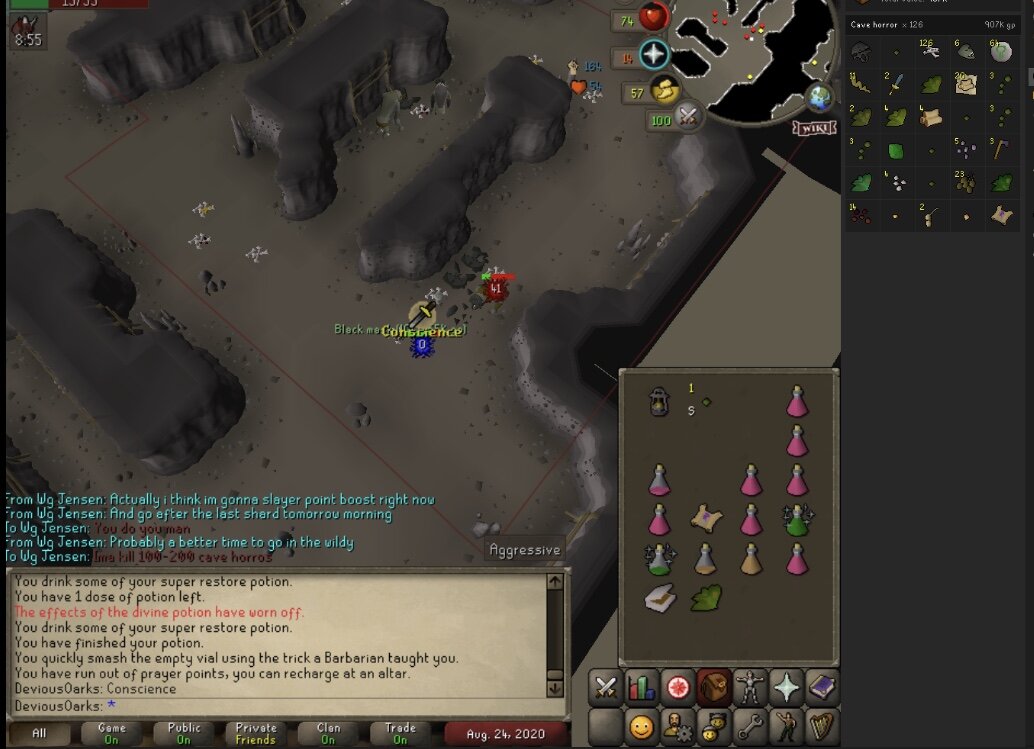Switch to the Skills tab

(641, 687)
